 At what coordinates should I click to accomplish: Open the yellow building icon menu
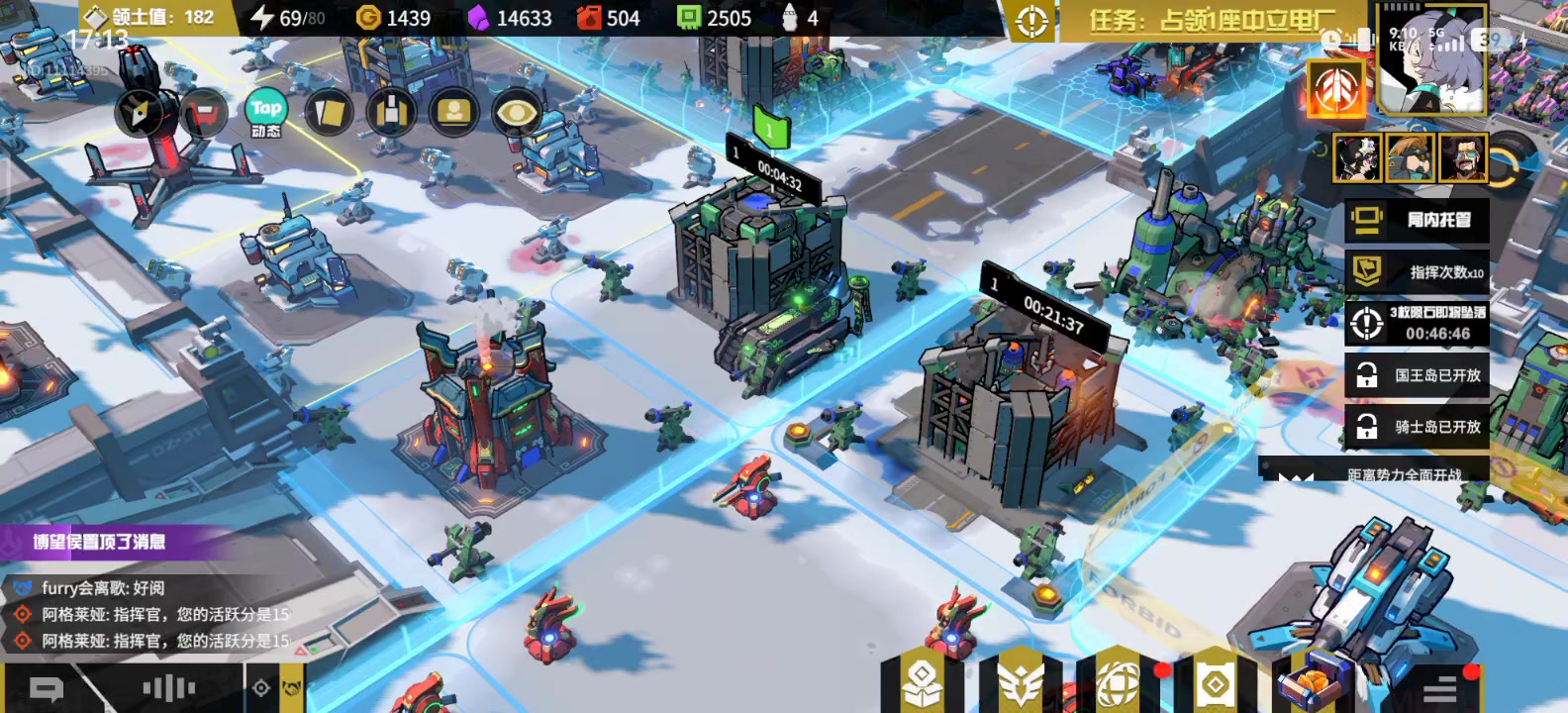pos(391,113)
